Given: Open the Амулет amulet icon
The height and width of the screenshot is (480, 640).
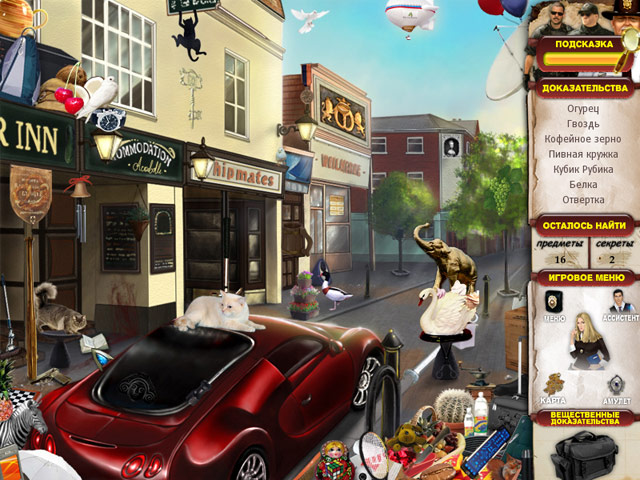Looking at the screenshot, I should coord(617,384).
